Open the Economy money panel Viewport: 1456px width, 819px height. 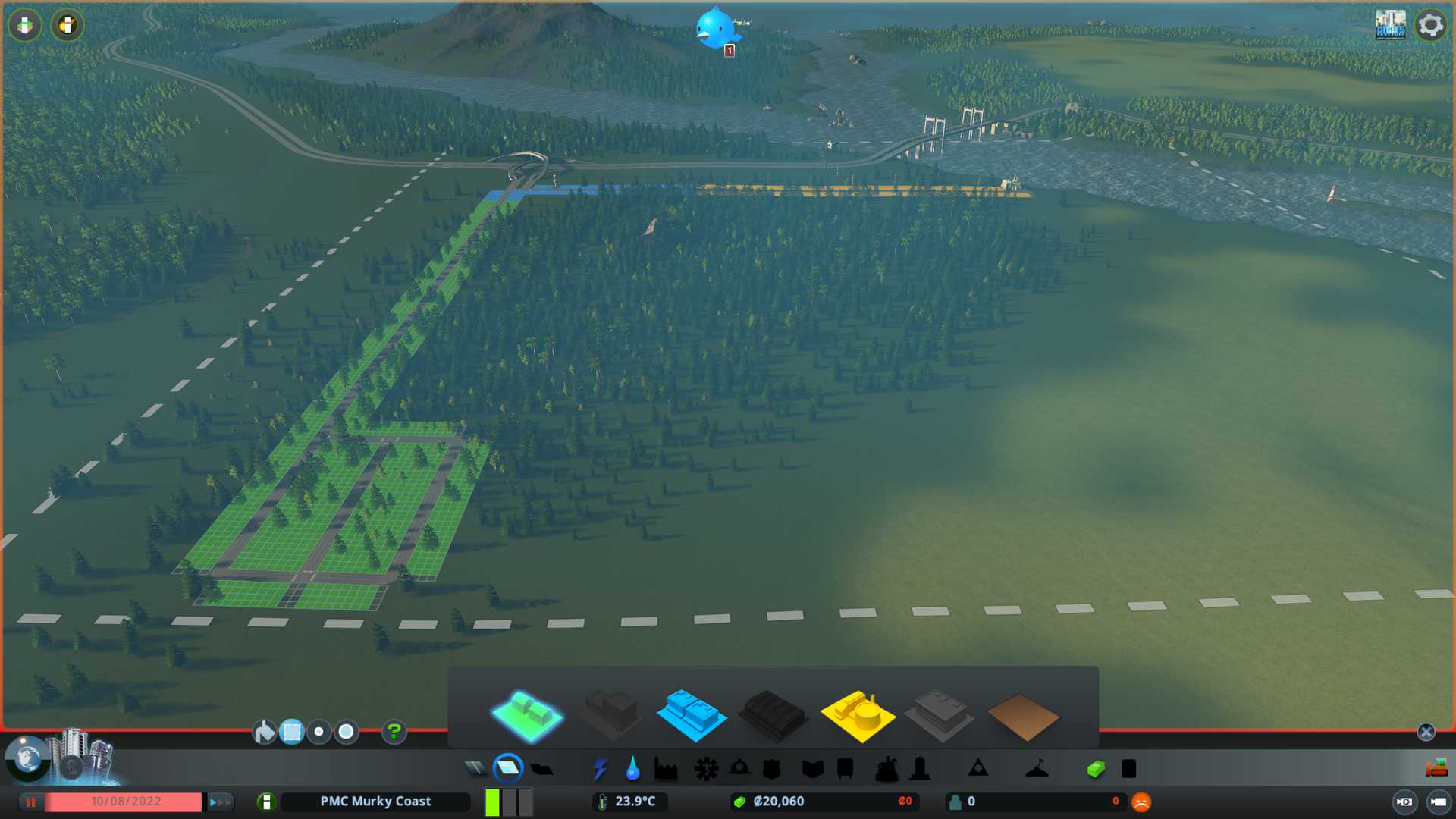tap(1096, 769)
